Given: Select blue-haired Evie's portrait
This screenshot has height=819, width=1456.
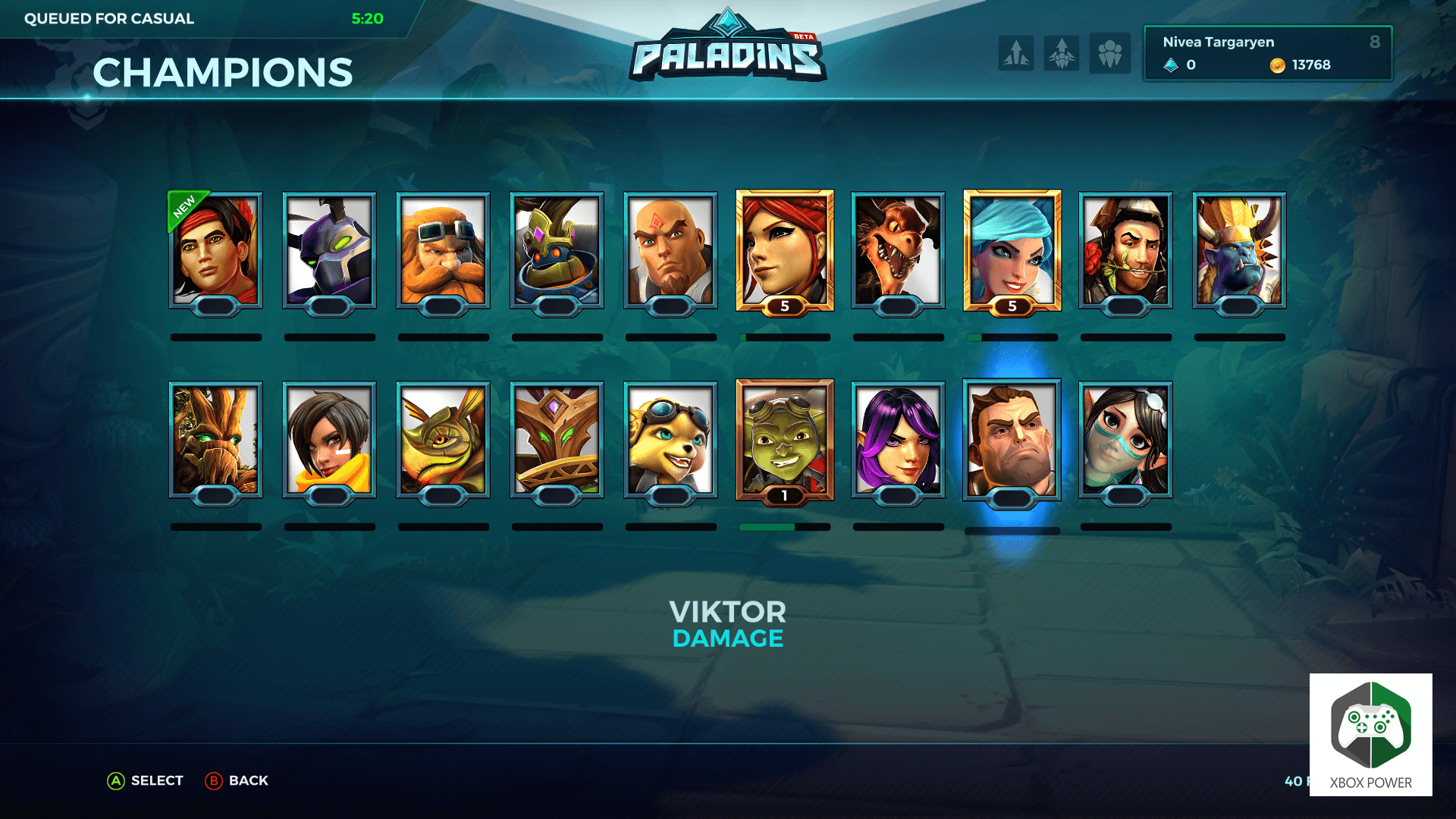Looking at the screenshot, I should pyautogui.click(x=1012, y=250).
